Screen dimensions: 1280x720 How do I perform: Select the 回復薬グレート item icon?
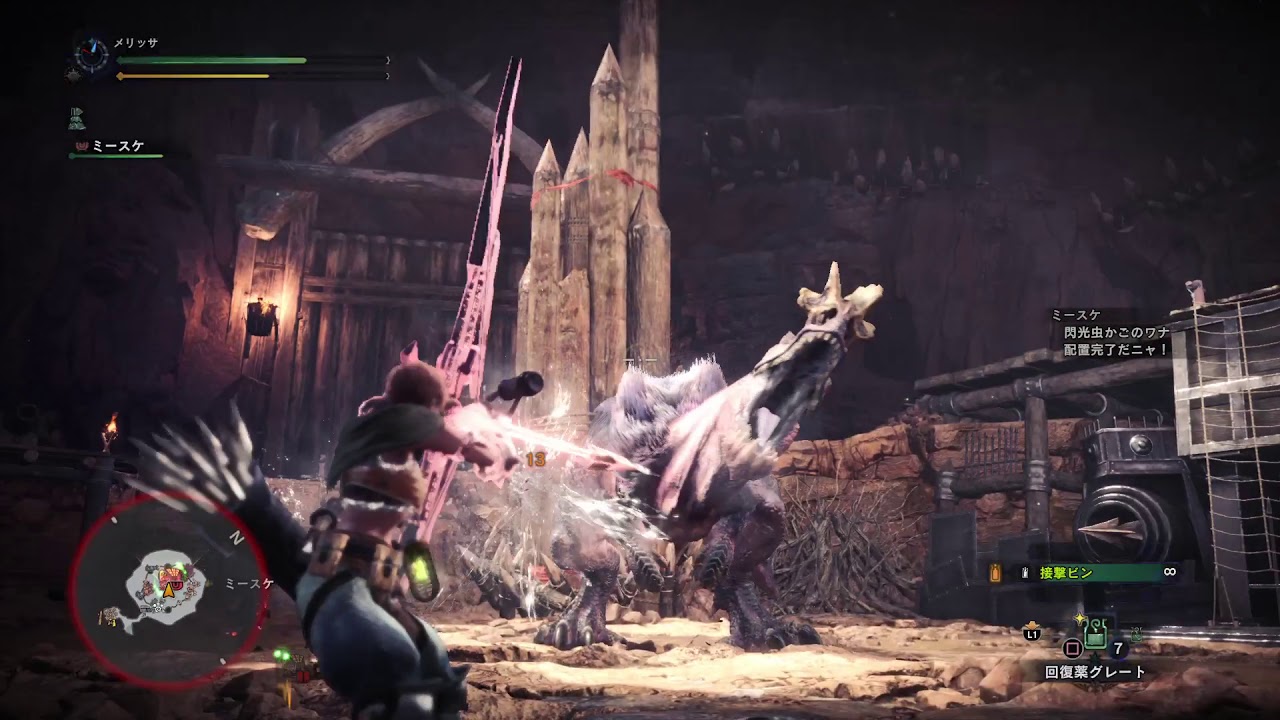1095,635
